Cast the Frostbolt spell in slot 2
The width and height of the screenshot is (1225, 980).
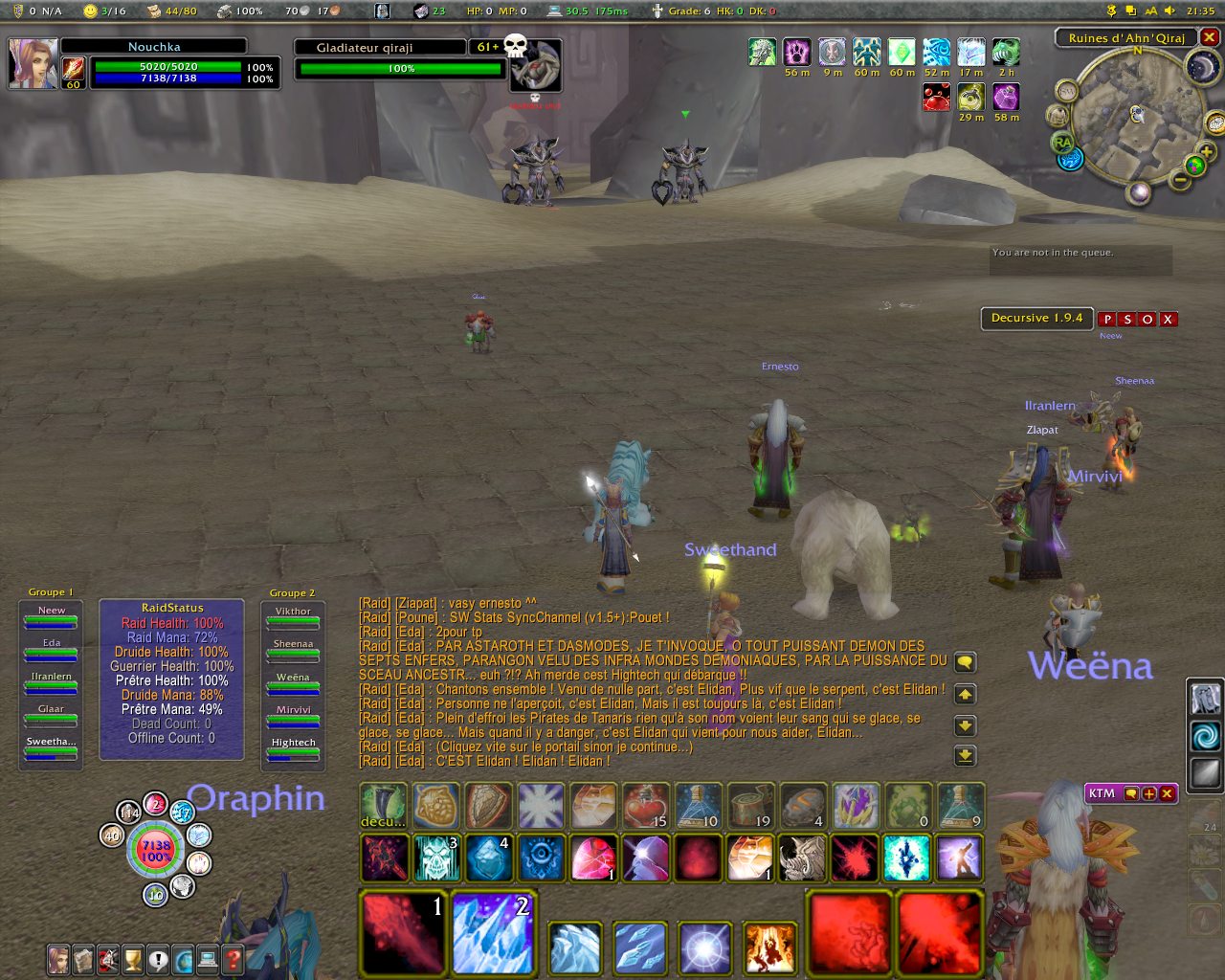click(494, 932)
